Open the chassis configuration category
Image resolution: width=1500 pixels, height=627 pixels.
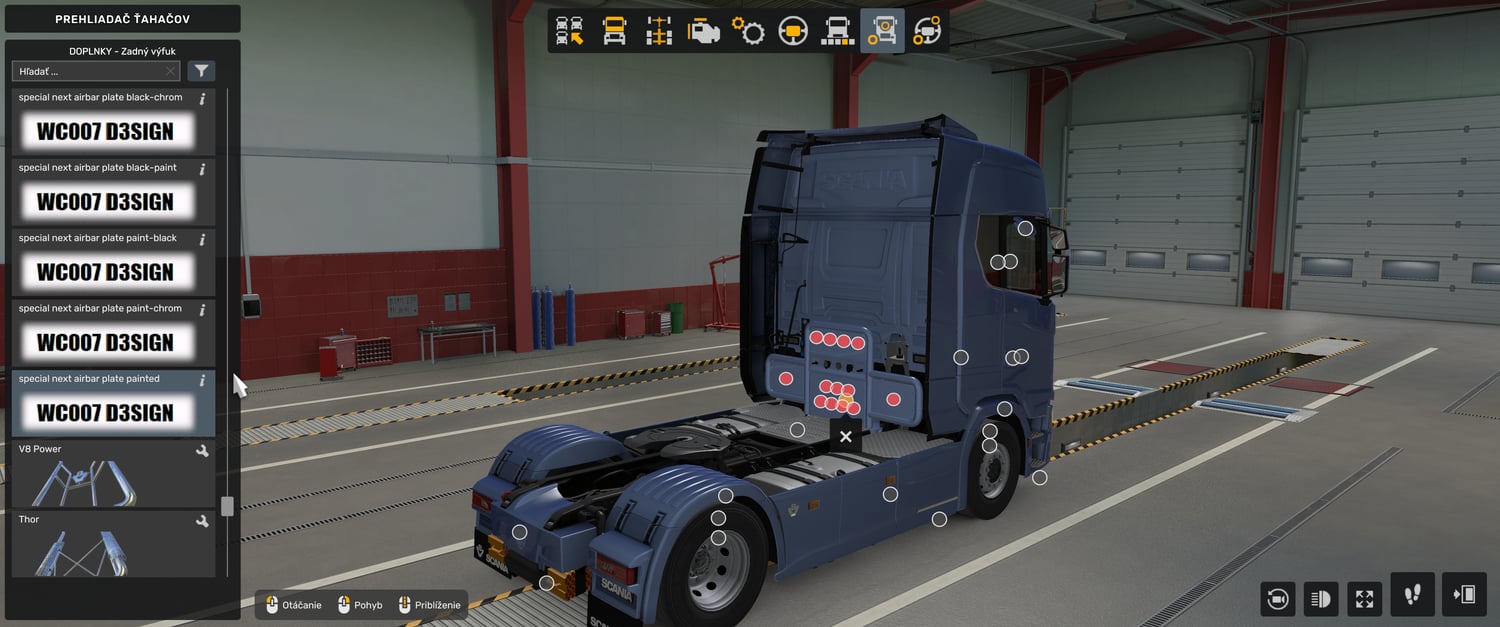659,31
